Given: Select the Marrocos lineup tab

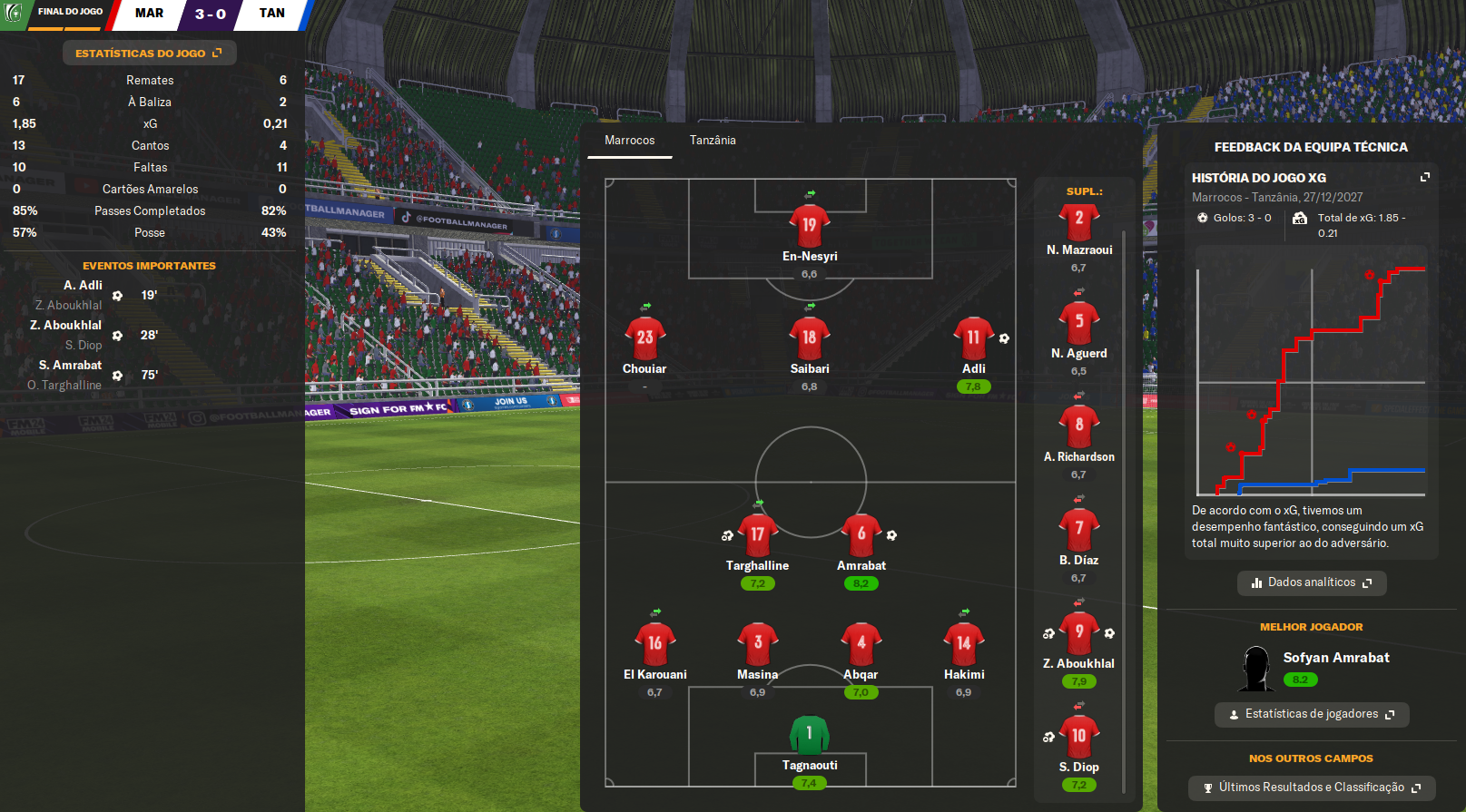Looking at the screenshot, I should (629, 141).
